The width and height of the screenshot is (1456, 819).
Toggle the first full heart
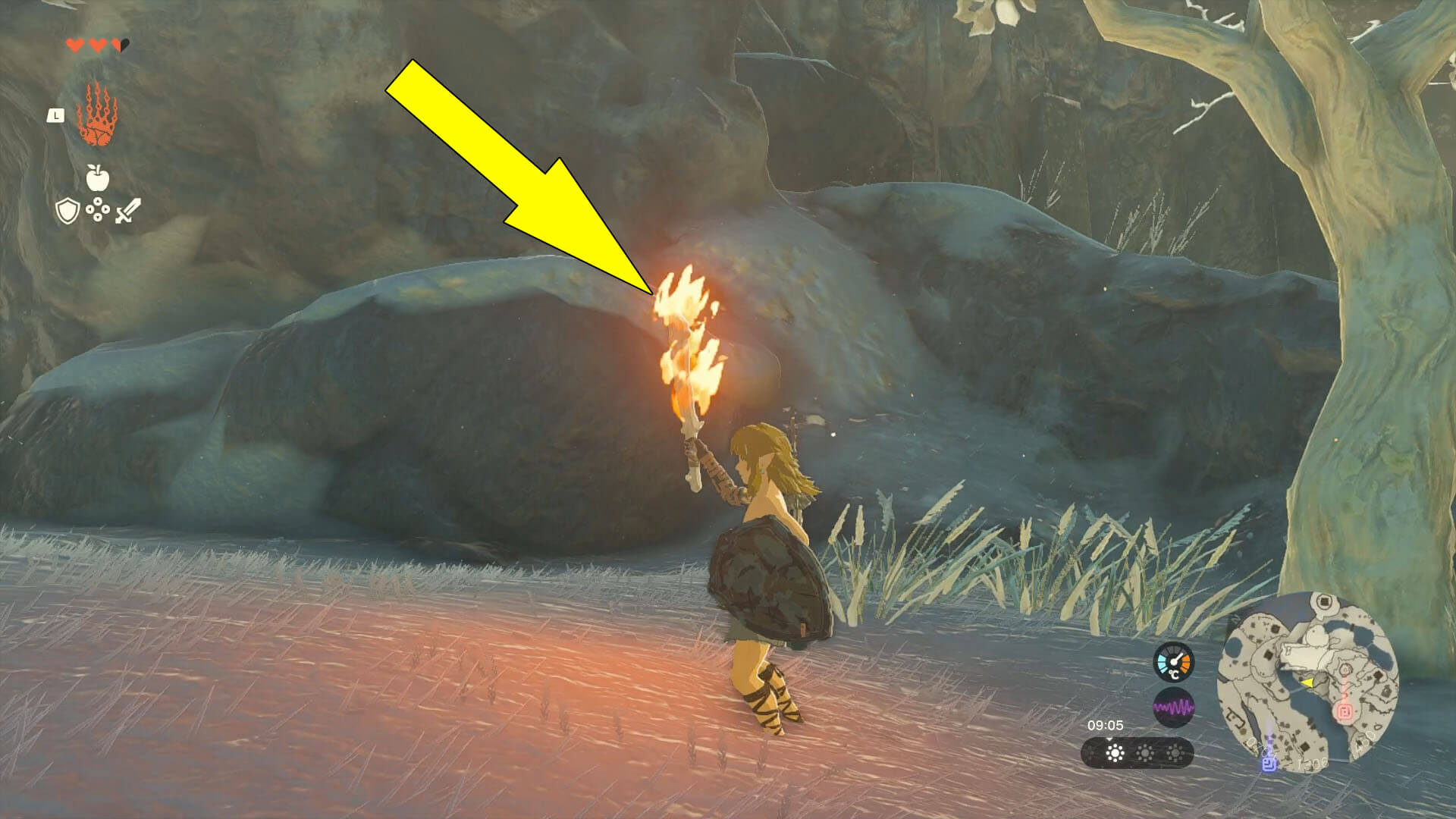point(74,45)
